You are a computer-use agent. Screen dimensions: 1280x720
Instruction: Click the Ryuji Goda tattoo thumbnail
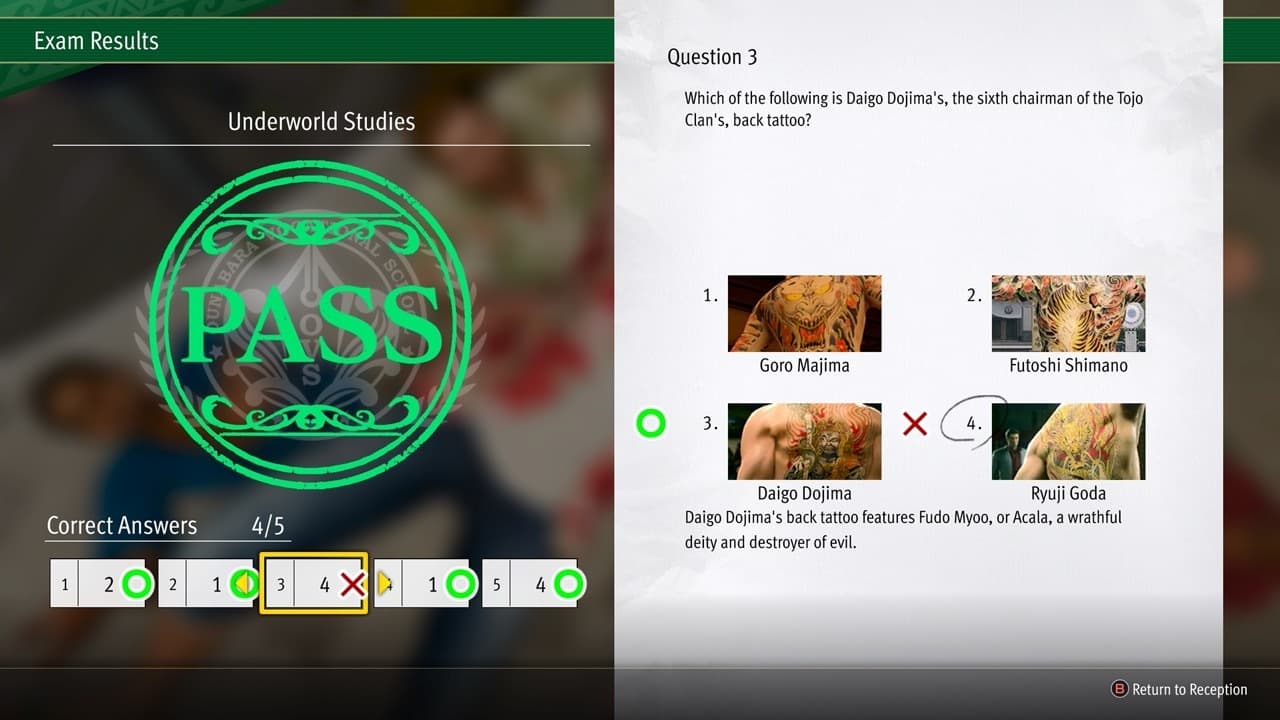(x=1068, y=441)
